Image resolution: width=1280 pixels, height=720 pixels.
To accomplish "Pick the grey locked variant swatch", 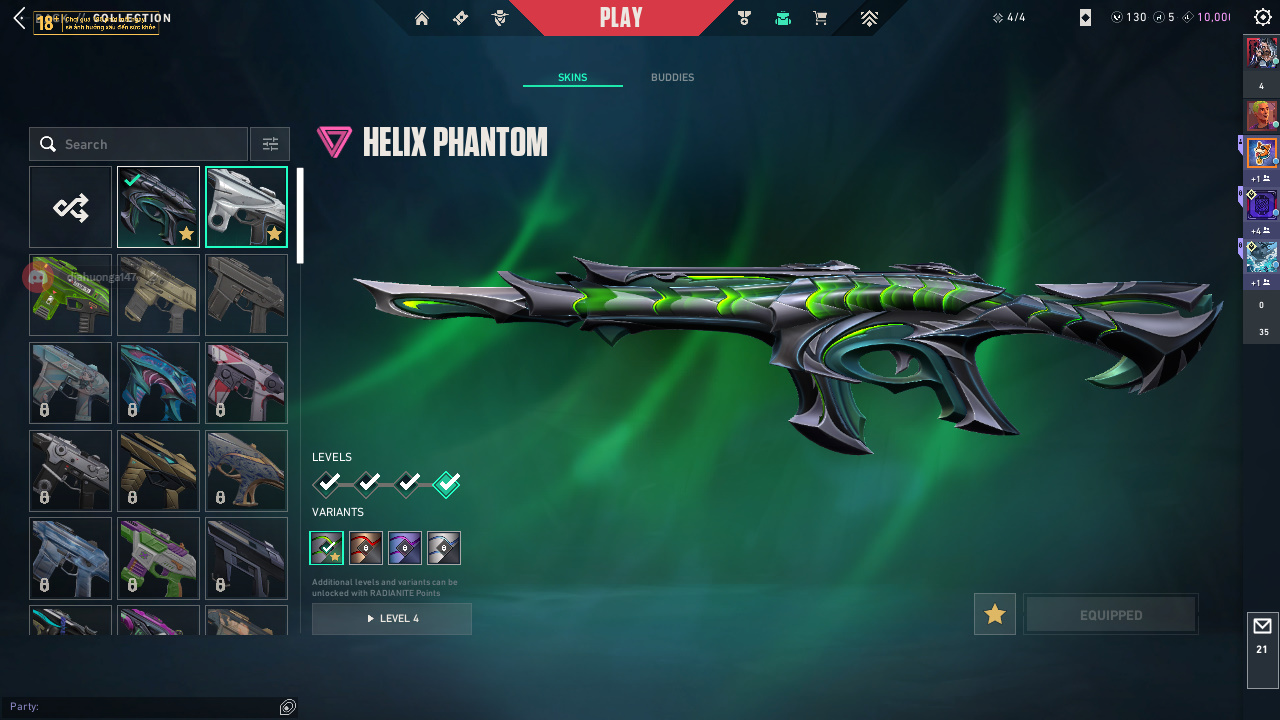I will point(444,548).
